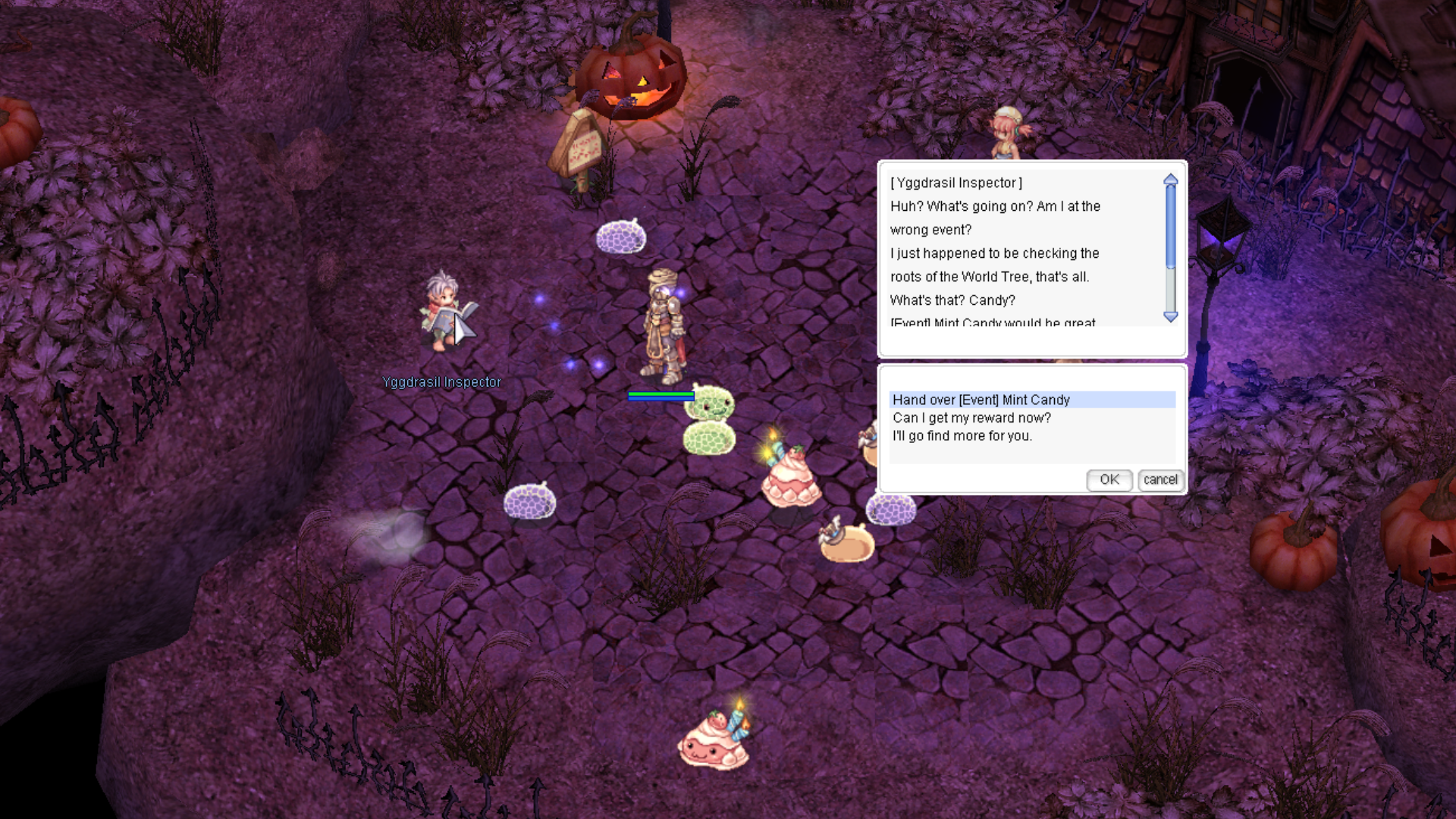Choose "Hand over [Event] Mint Candy"
The width and height of the screenshot is (1456, 819).
tap(981, 400)
